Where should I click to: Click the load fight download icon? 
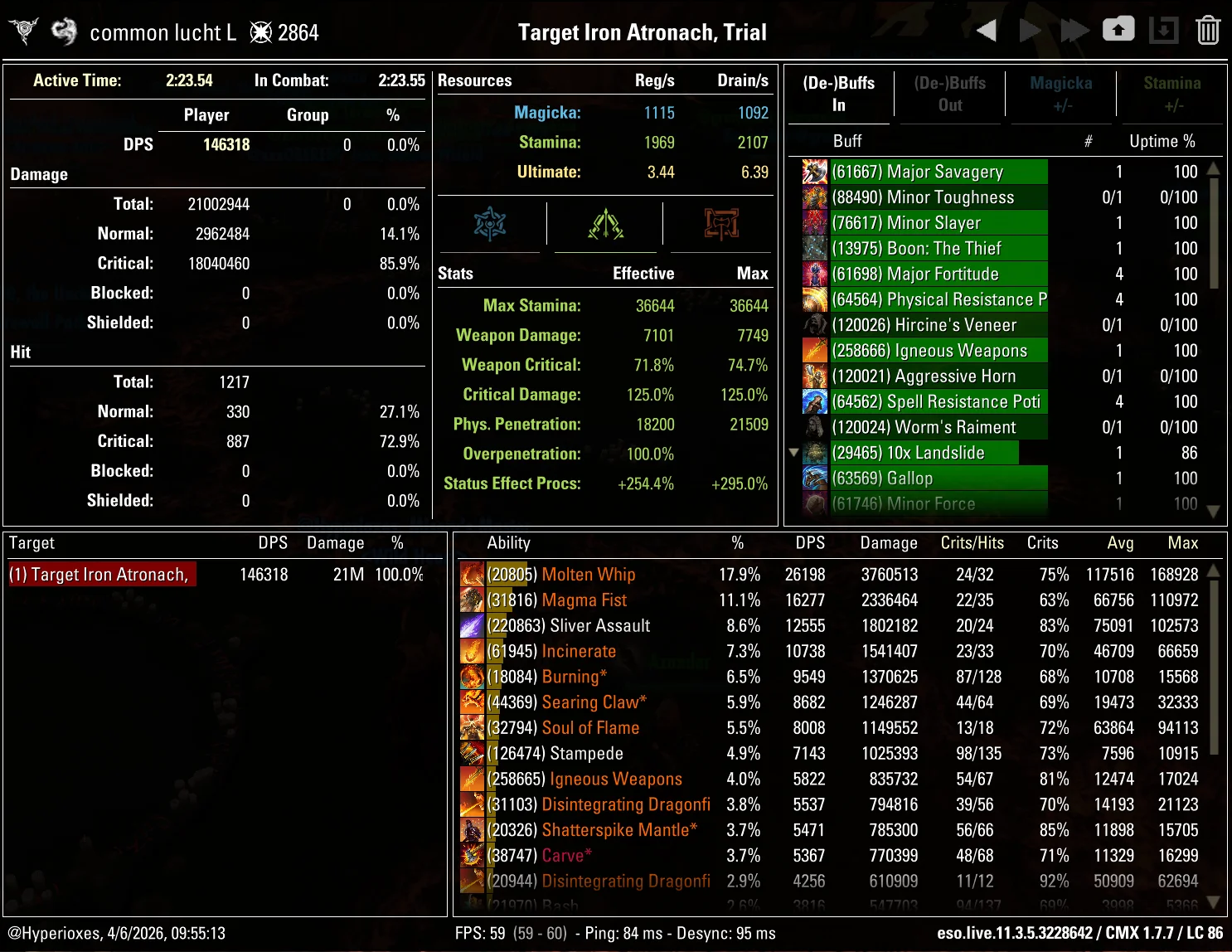click(x=1164, y=29)
